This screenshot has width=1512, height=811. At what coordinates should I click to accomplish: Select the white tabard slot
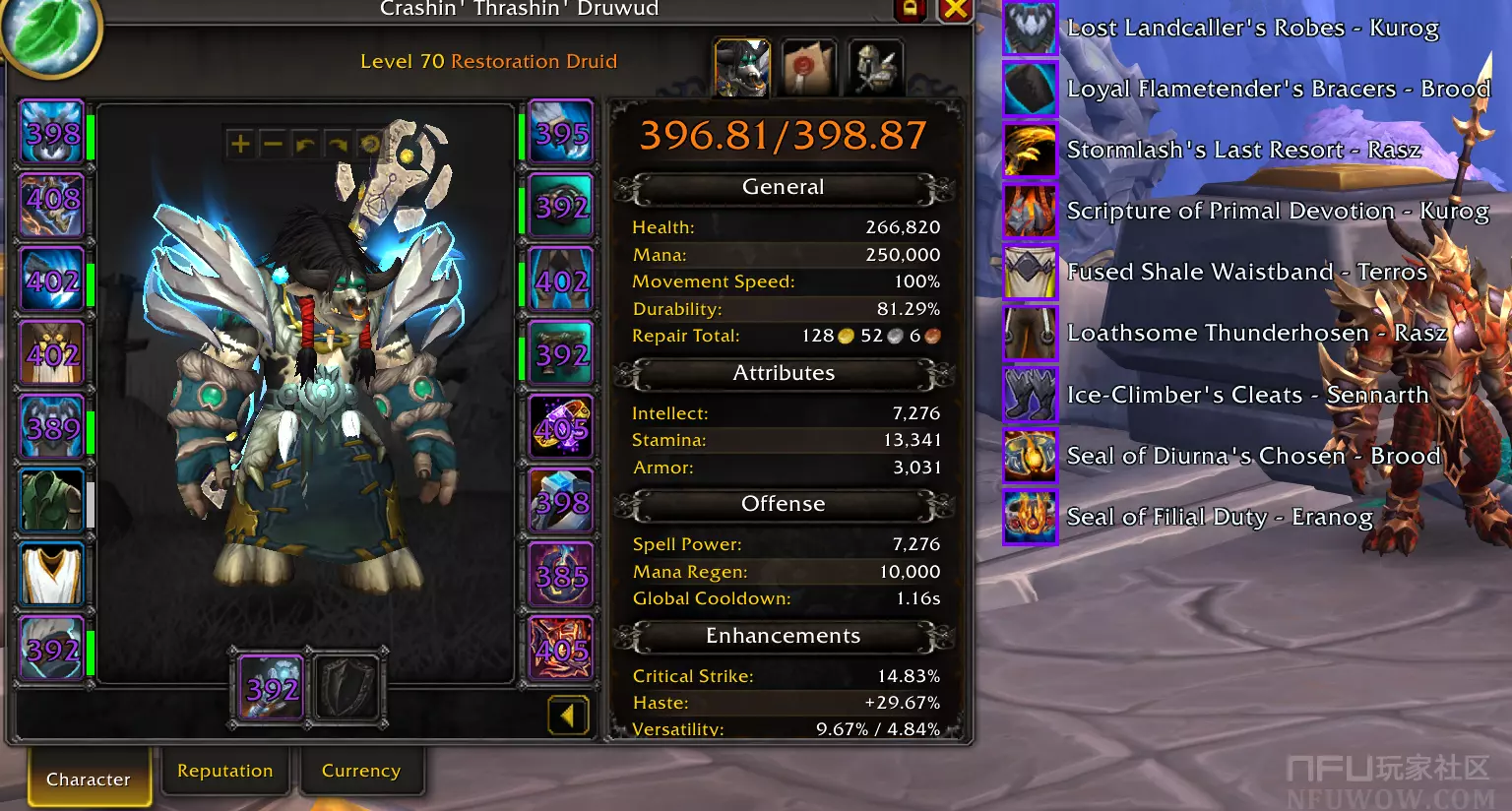tap(52, 576)
